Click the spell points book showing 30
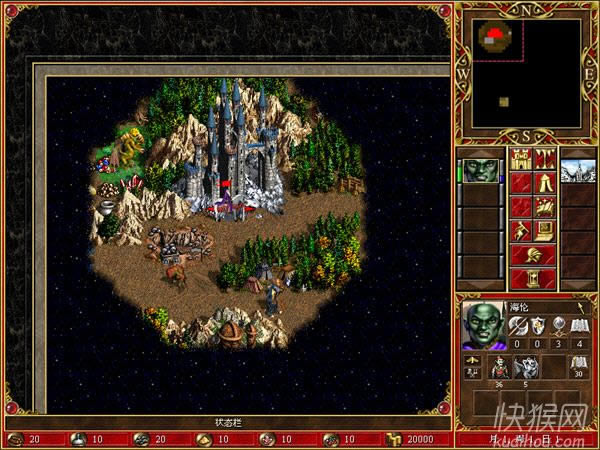The height and width of the screenshot is (450, 600). click(577, 364)
